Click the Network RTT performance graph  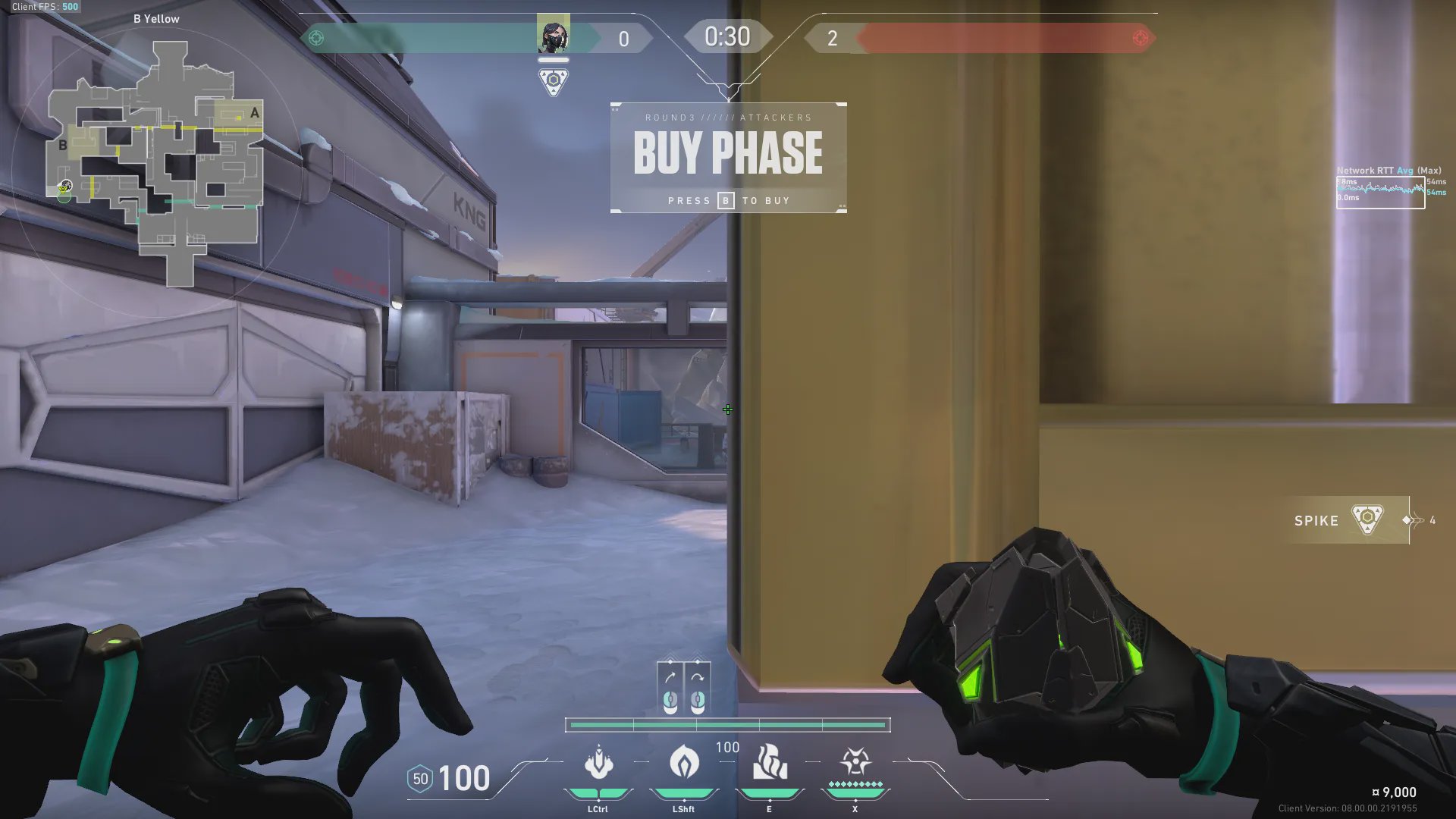tap(1380, 192)
